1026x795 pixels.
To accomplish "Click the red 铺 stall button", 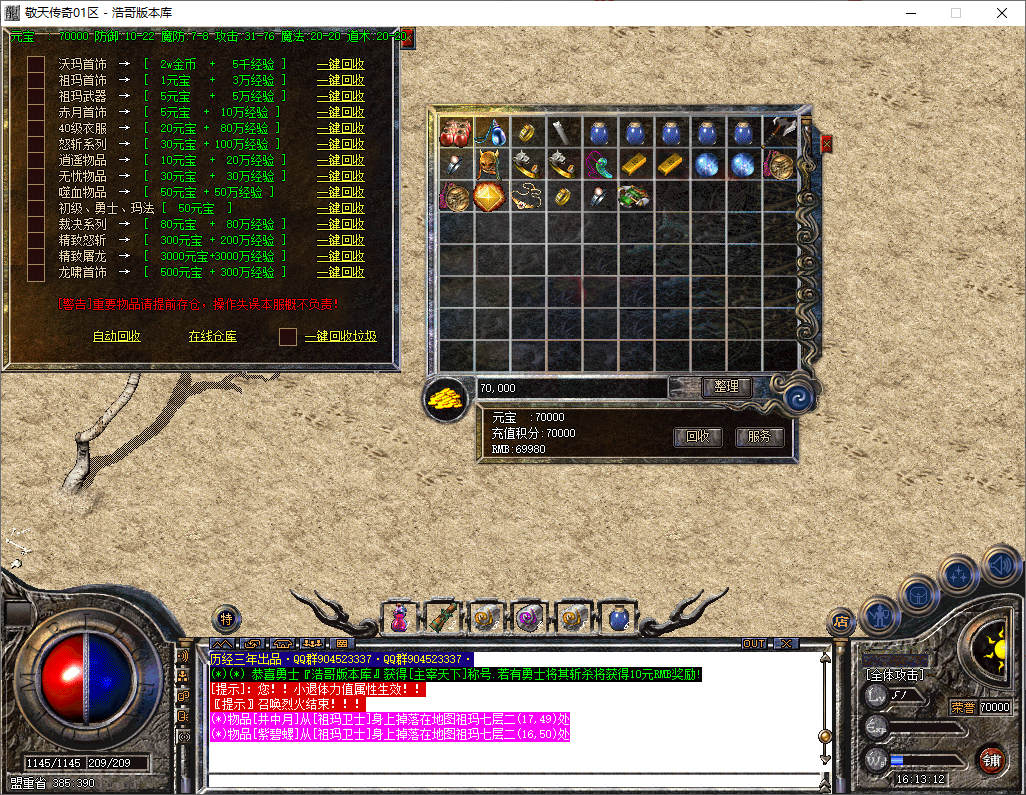I will [991, 759].
